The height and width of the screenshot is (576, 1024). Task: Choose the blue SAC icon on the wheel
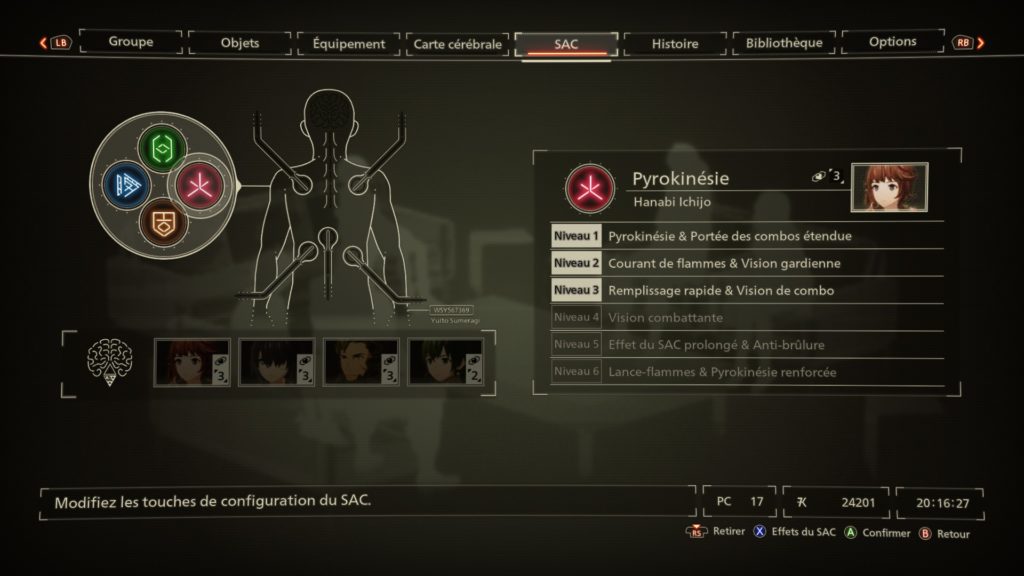126,185
